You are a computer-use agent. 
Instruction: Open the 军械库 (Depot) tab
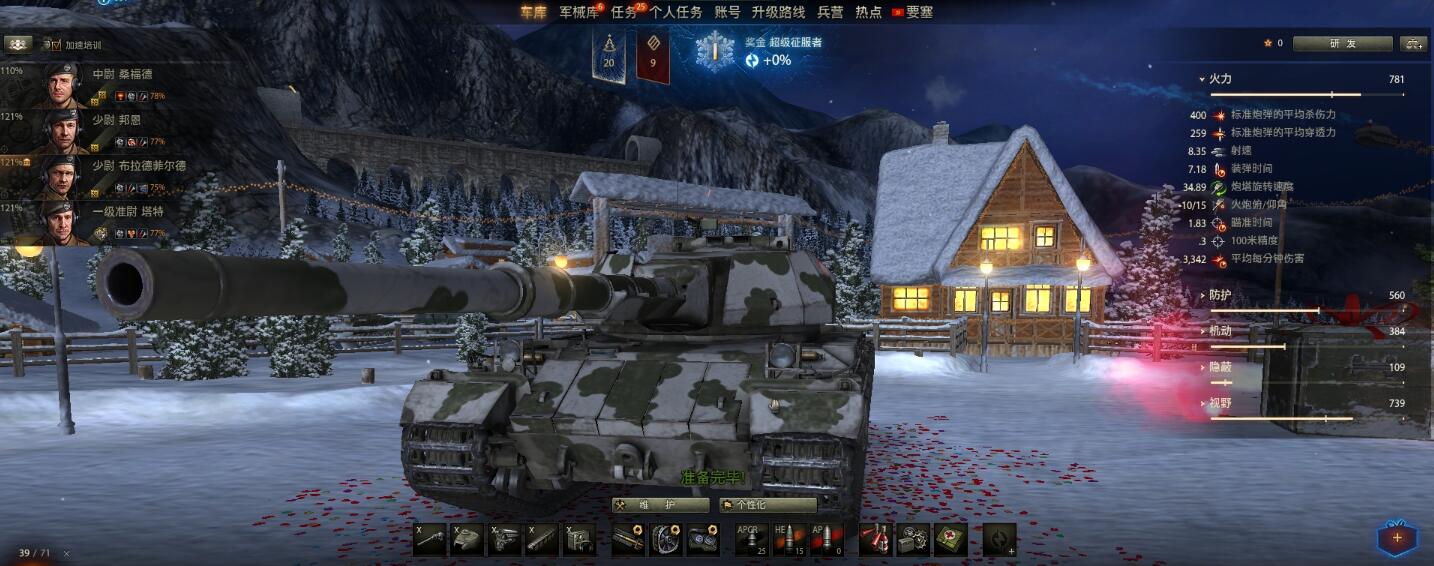coord(579,12)
